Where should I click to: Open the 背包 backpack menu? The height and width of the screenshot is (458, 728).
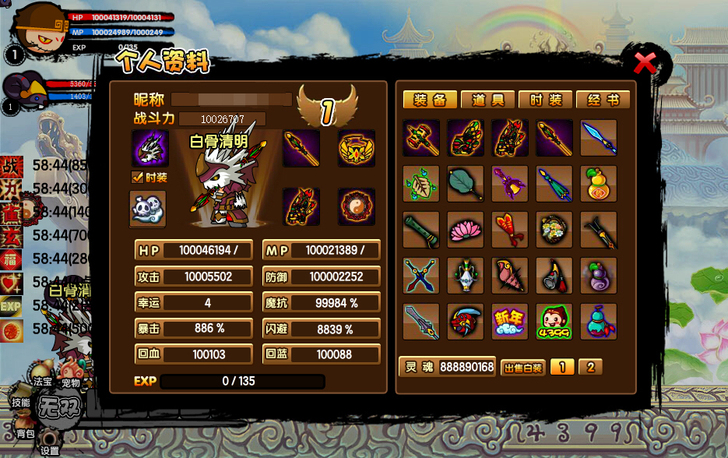pyautogui.click(x=23, y=433)
